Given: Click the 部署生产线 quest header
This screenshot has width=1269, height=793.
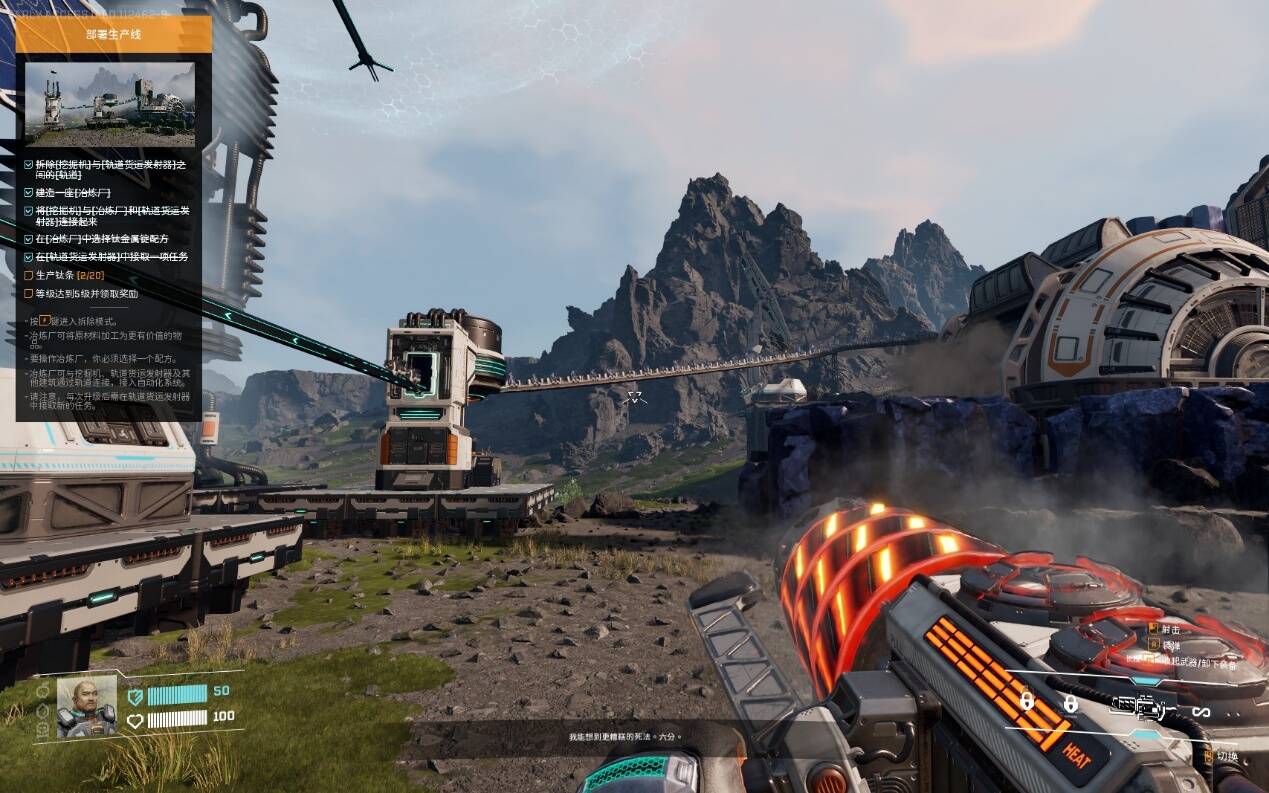Looking at the screenshot, I should point(113,34).
